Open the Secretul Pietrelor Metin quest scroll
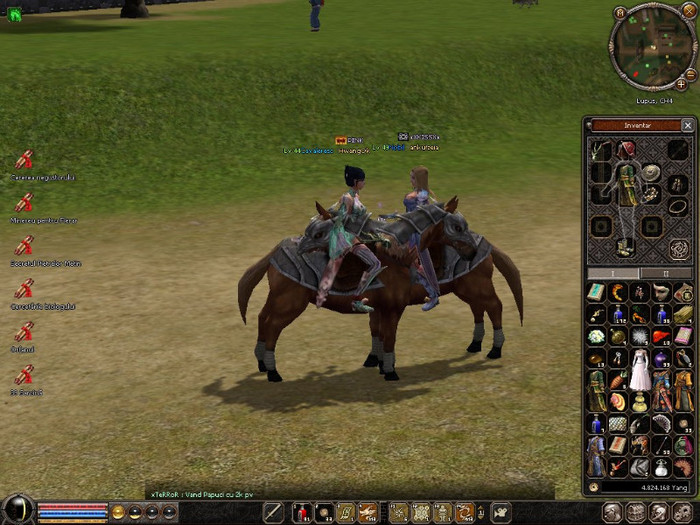The width and height of the screenshot is (700, 525). (23, 246)
